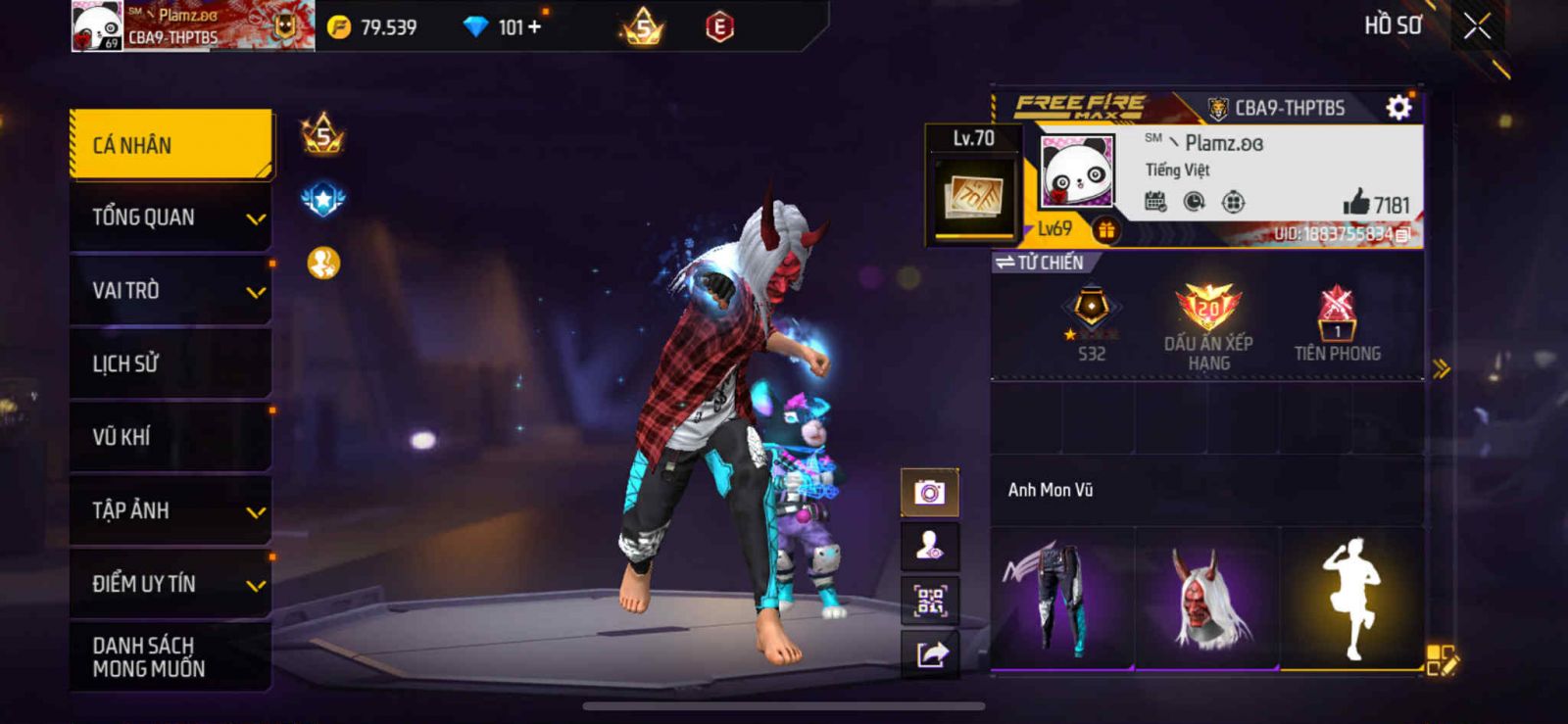Choose the emote pose thumbnail
This screenshot has width=1568, height=724.
[x=1352, y=599]
